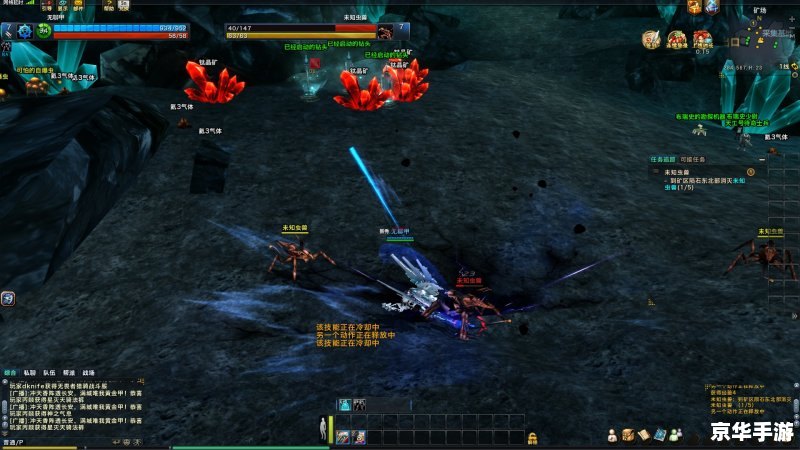This screenshot has height=450, width=800.
Task: Select the 未知虫兽 target portrait
Action: (x=385, y=33)
